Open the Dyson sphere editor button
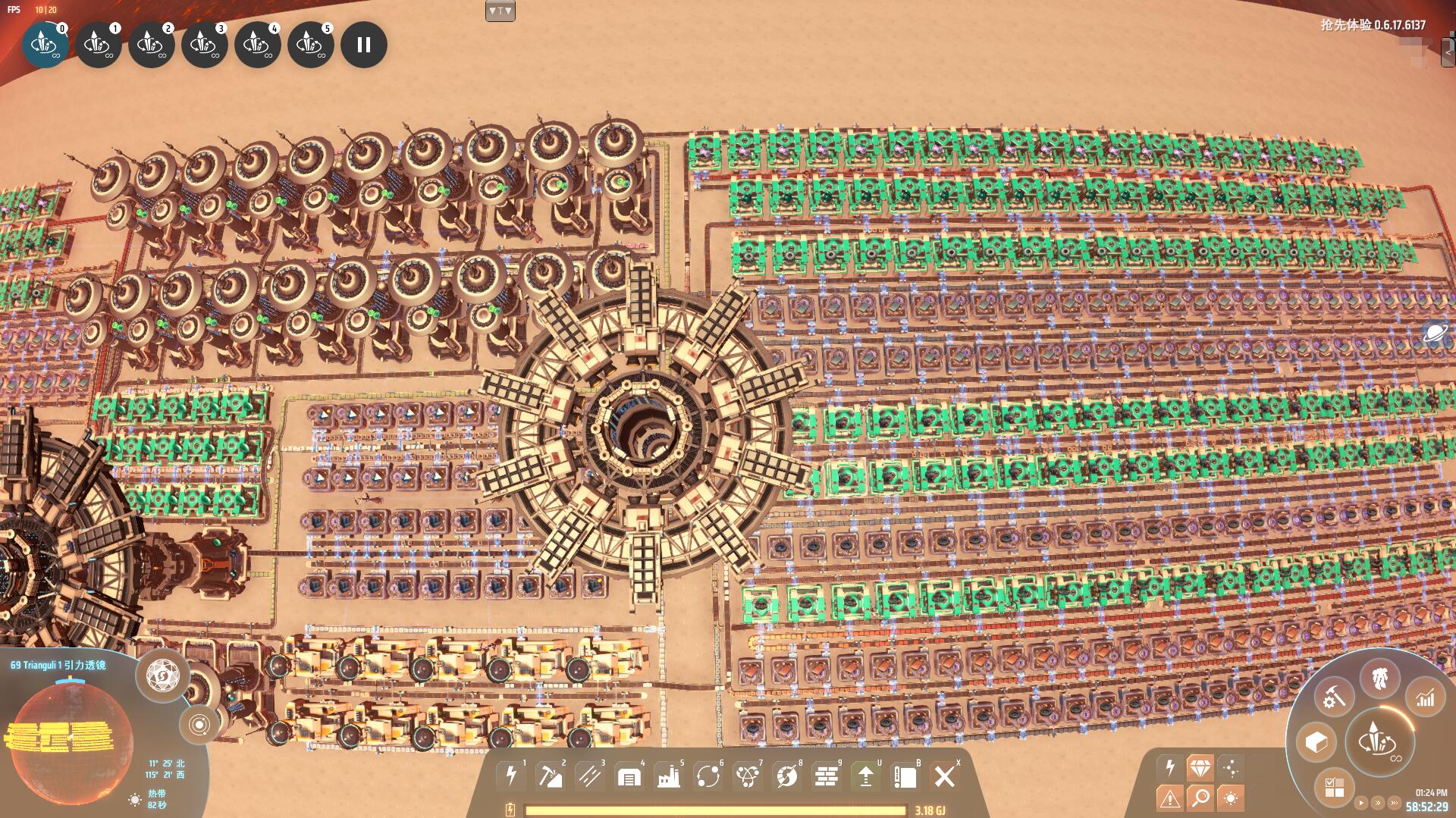 tap(162, 674)
